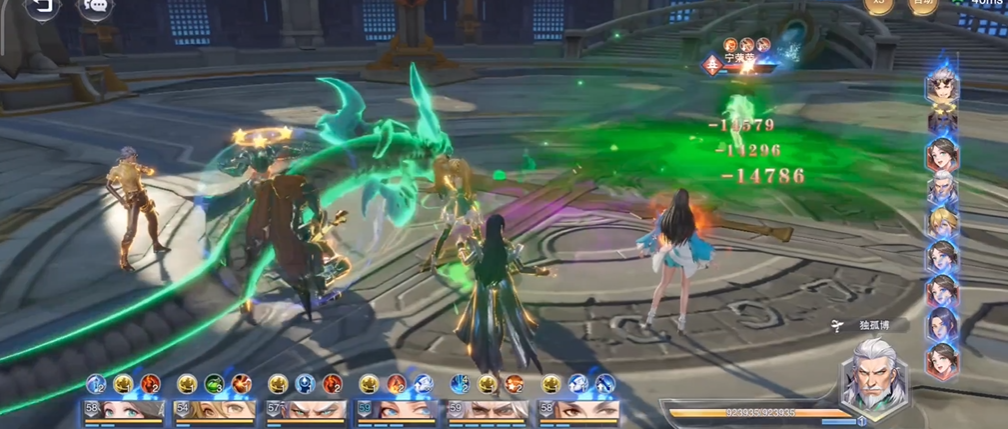Select the blonde hero in turn order
Image resolution: width=1008 pixels, height=429 pixels.
941,222
